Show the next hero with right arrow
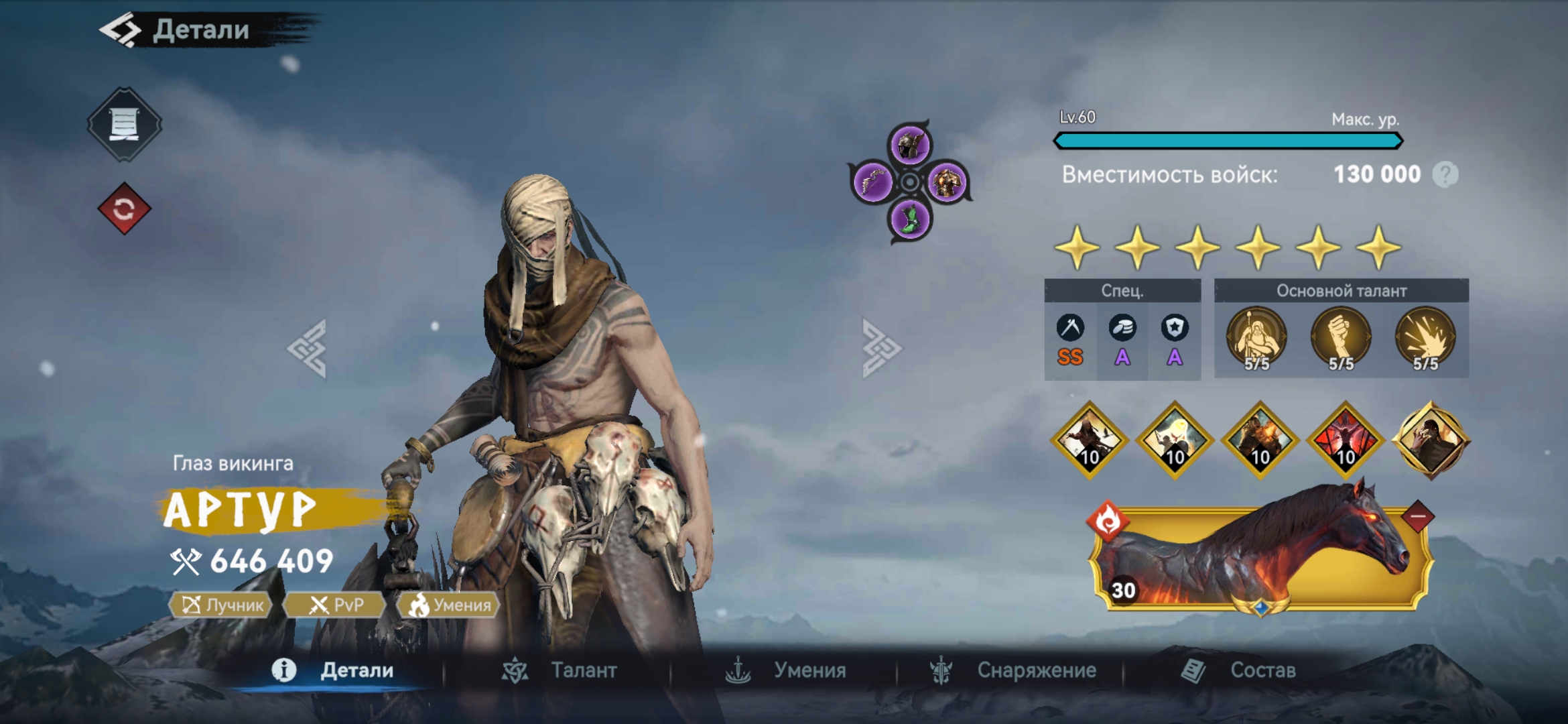The height and width of the screenshot is (724, 1568). point(880,349)
